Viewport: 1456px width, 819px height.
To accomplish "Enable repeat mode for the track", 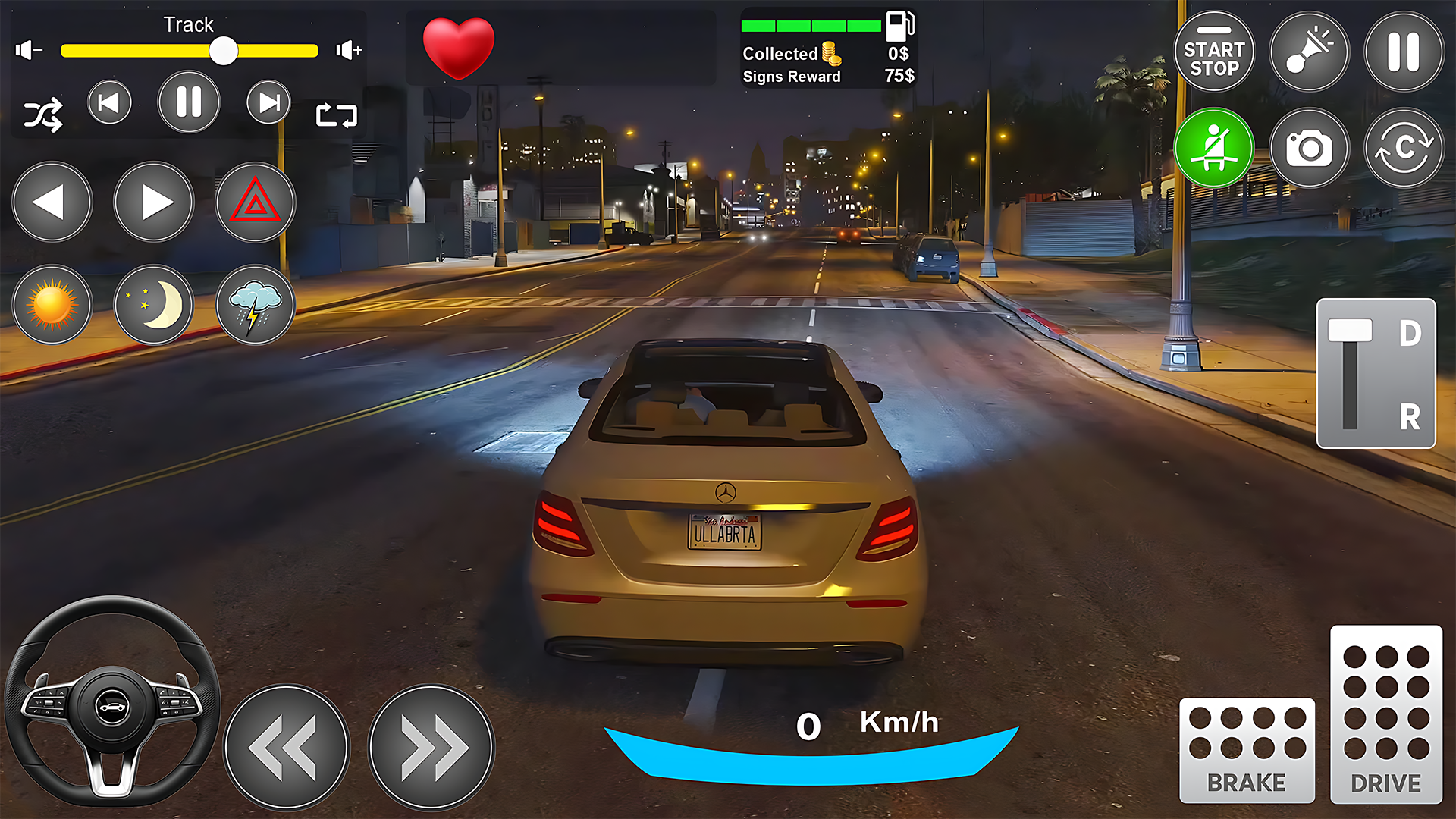I will [x=336, y=115].
